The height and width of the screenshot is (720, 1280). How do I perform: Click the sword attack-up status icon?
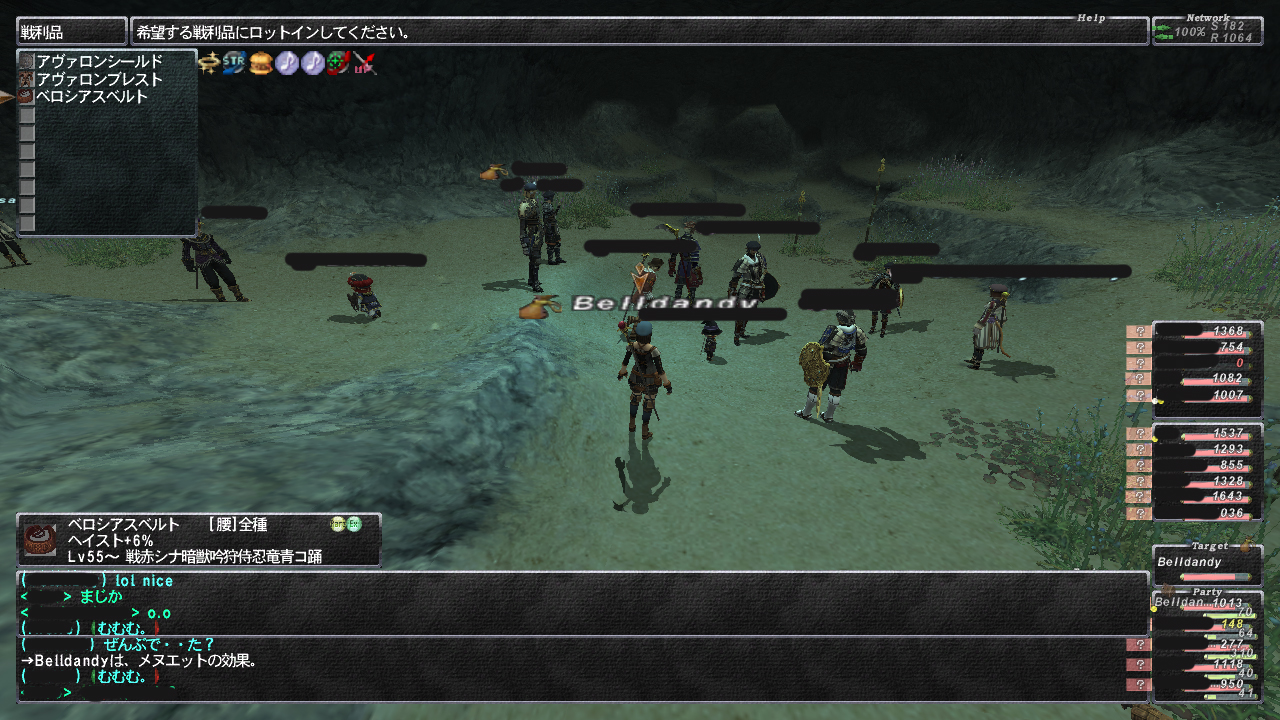pyautogui.click(x=364, y=63)
